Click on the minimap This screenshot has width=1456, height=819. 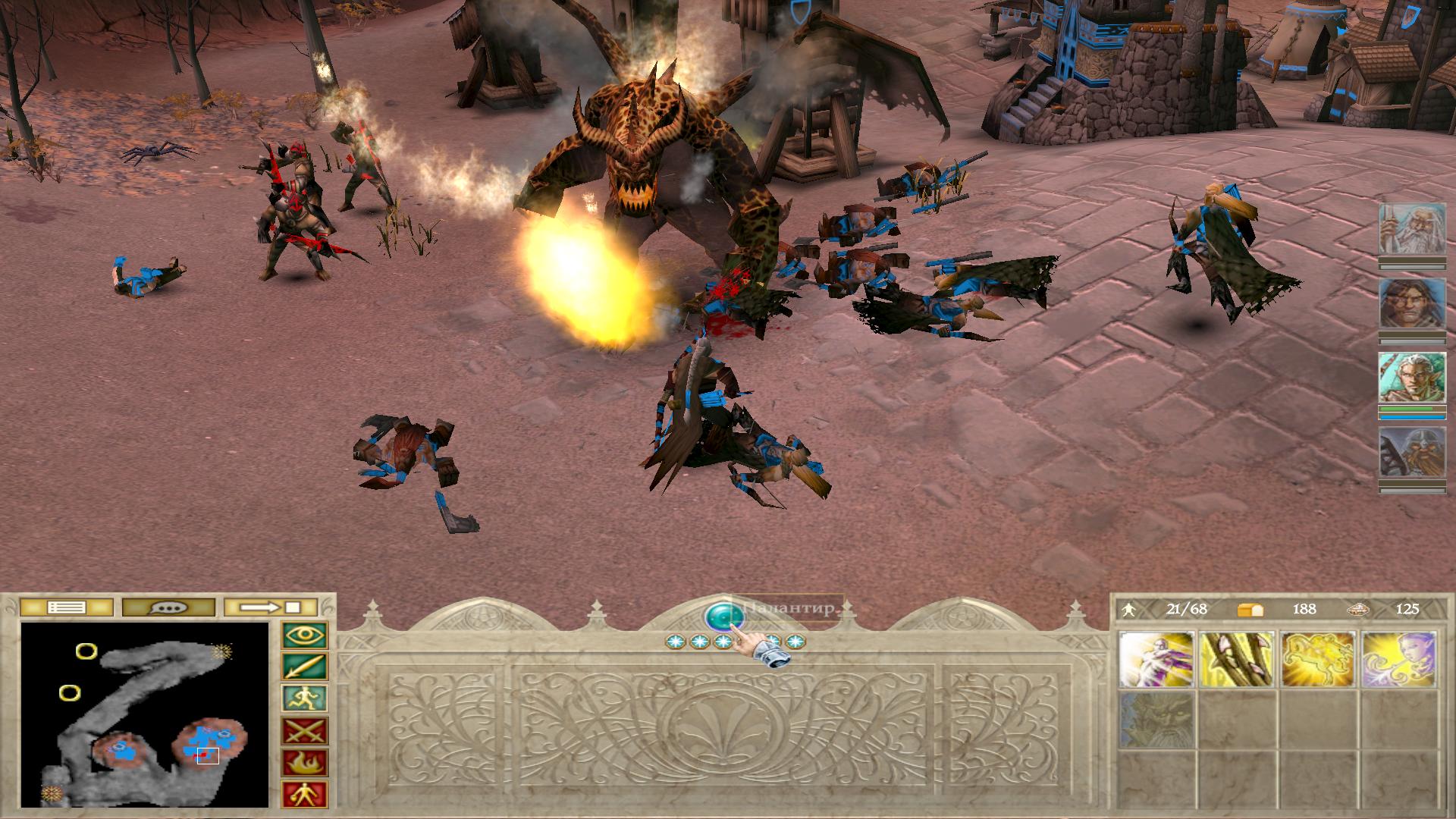[x=145, y=714]
